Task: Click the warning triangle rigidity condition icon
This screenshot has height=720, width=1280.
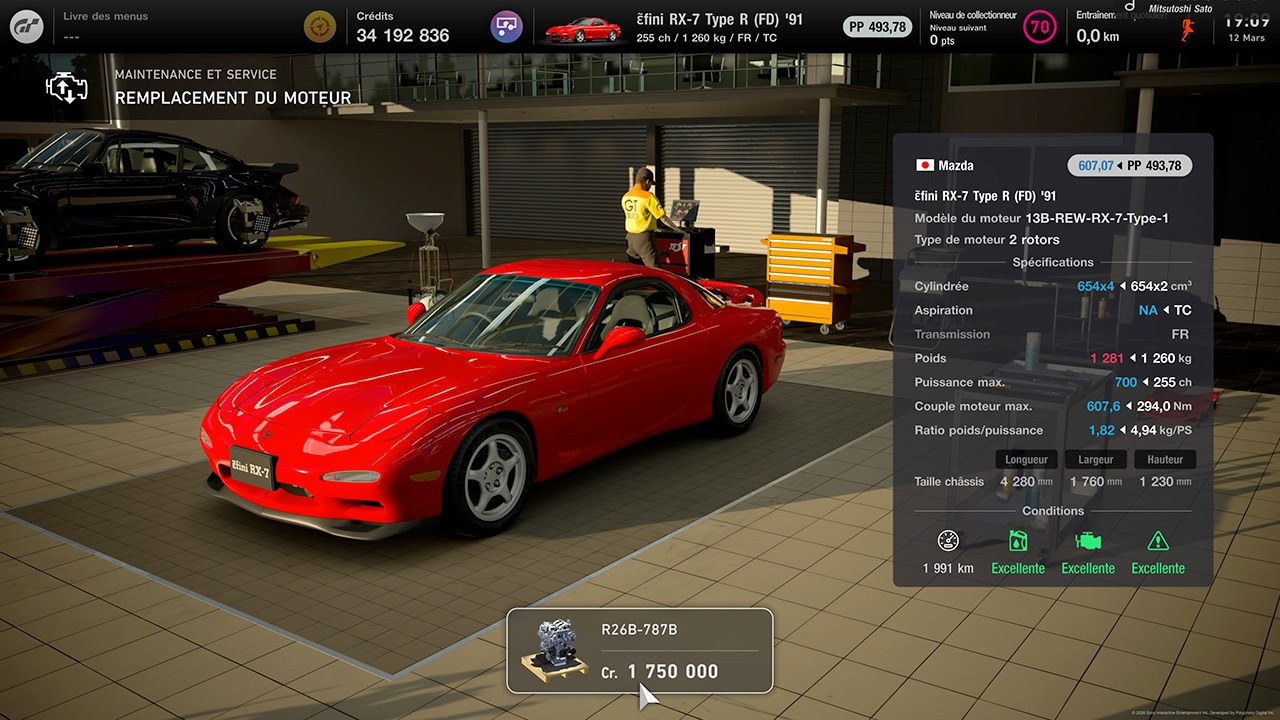Action: pyautogui.click(x=1158, y=541)
